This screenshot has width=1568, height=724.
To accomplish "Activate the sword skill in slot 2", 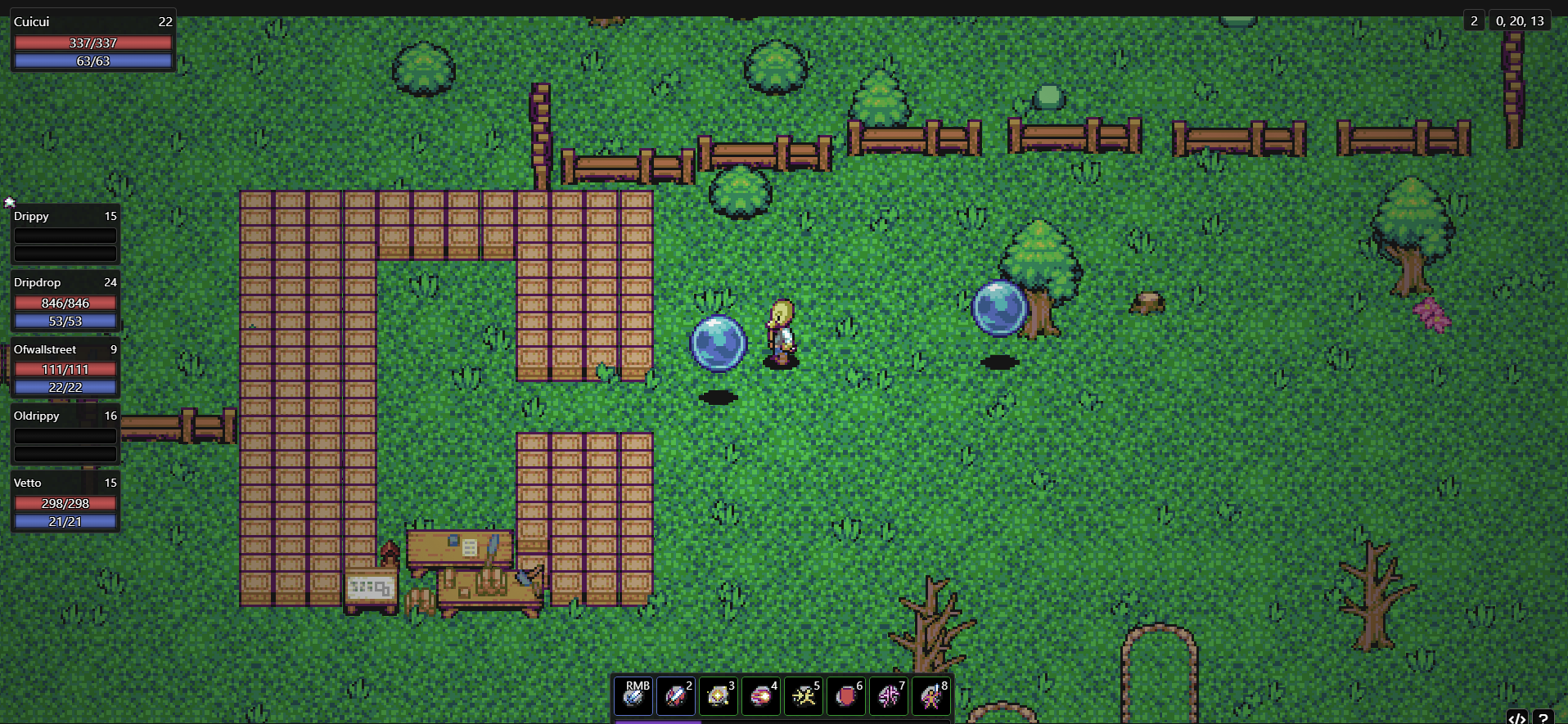I will 676,696.
